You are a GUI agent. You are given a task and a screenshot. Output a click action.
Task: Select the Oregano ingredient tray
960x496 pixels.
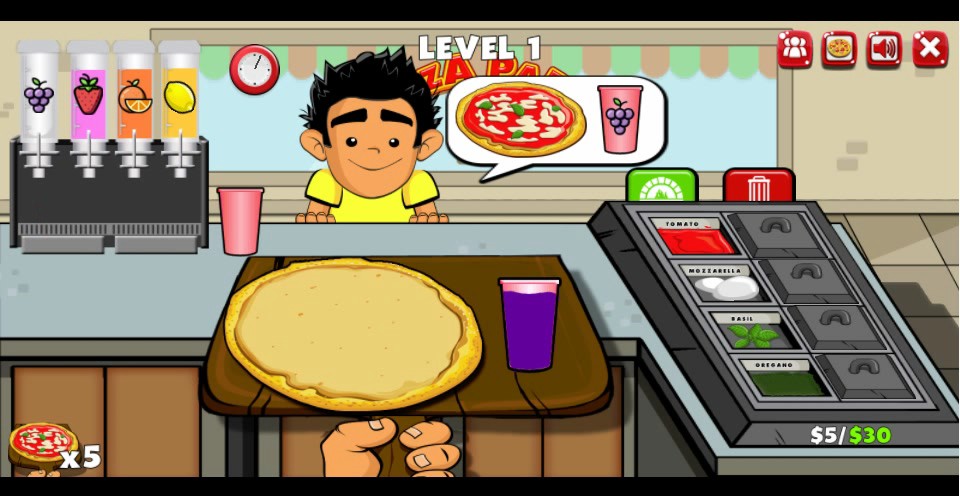786,380
